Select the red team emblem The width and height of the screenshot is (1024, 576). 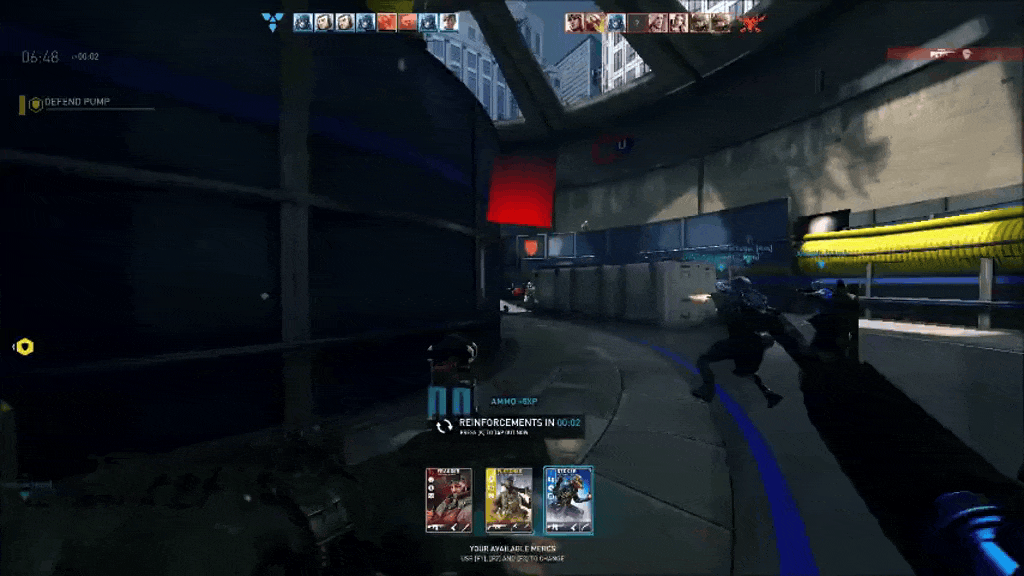pos(751,22)
